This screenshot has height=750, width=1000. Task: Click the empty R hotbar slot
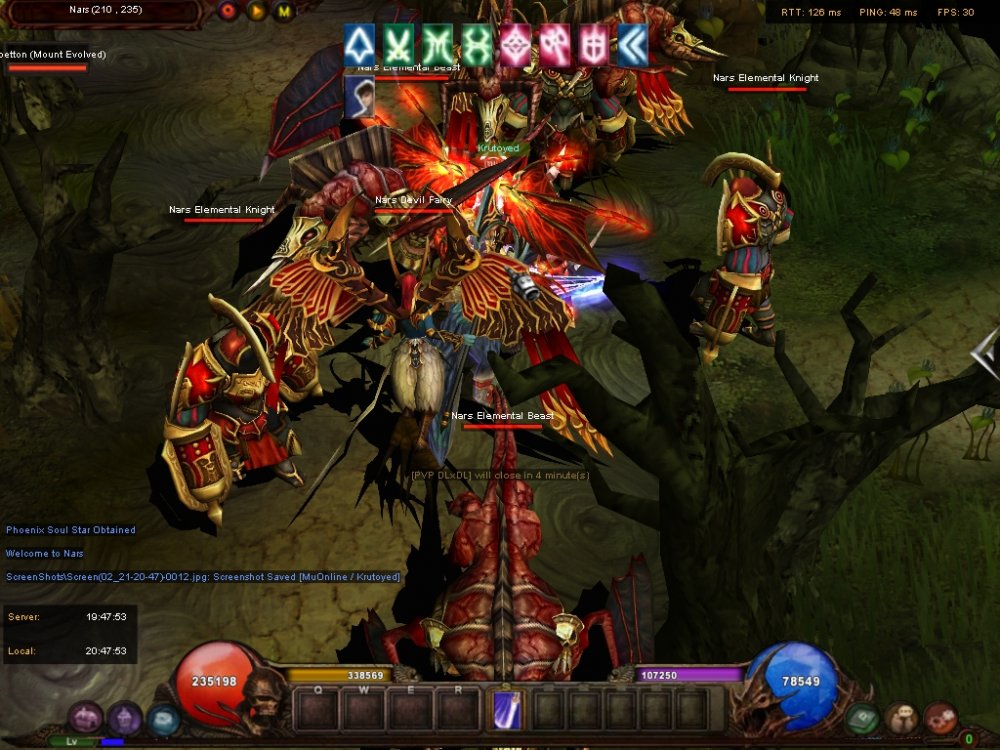tap(458, 711)
